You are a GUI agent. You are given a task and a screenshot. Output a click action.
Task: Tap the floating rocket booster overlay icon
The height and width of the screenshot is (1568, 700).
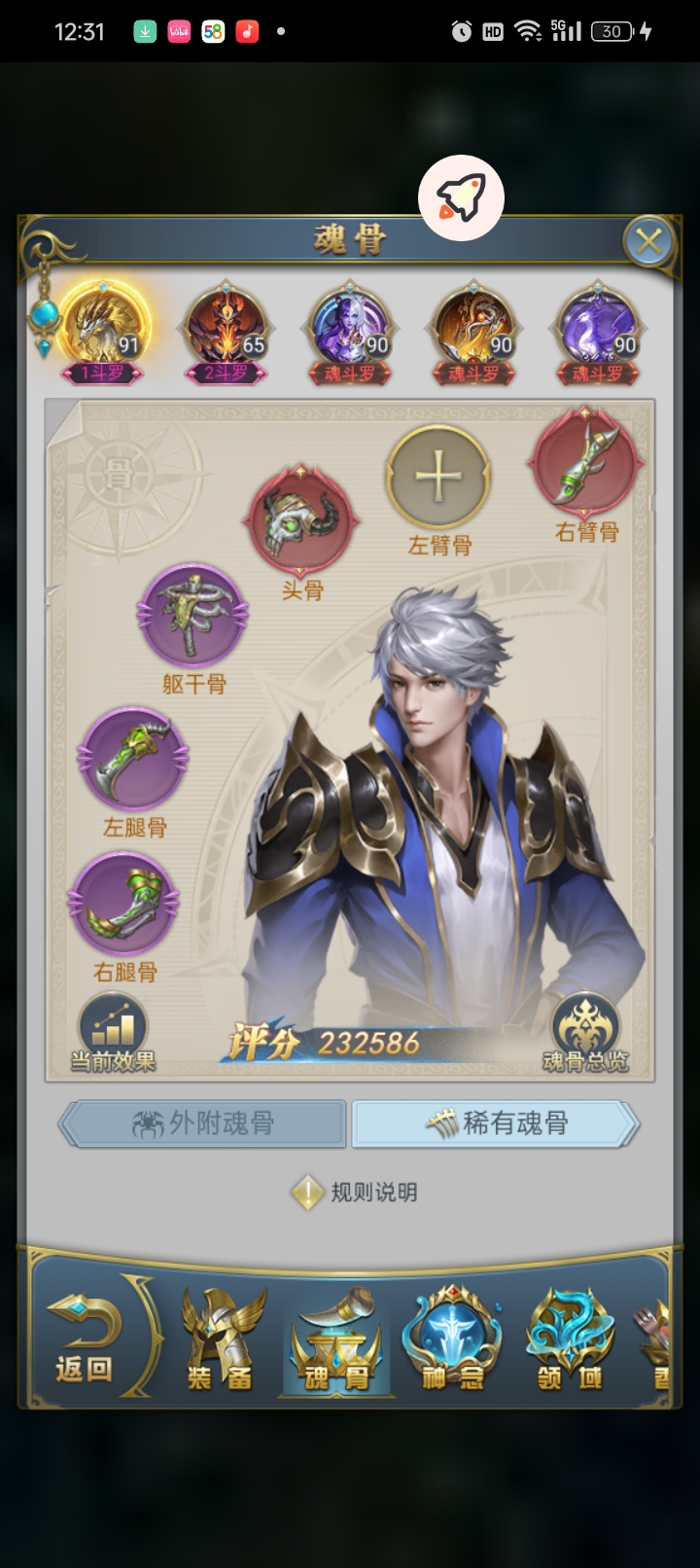pos(461,197)
